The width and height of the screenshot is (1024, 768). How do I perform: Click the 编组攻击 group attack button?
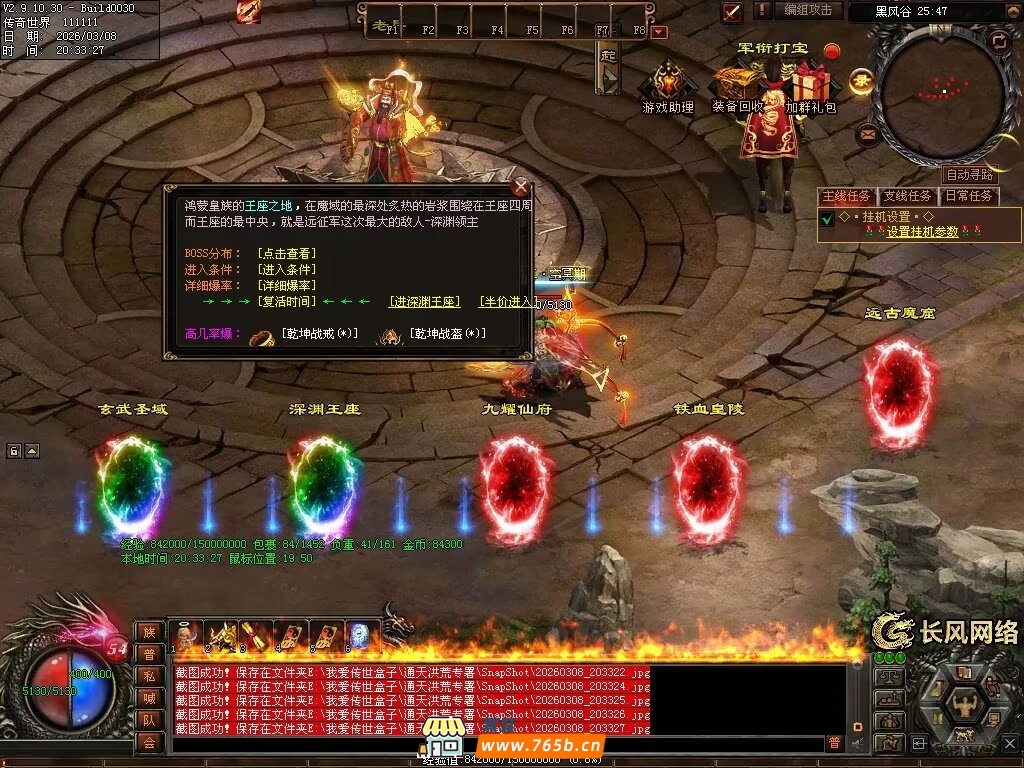807,10
